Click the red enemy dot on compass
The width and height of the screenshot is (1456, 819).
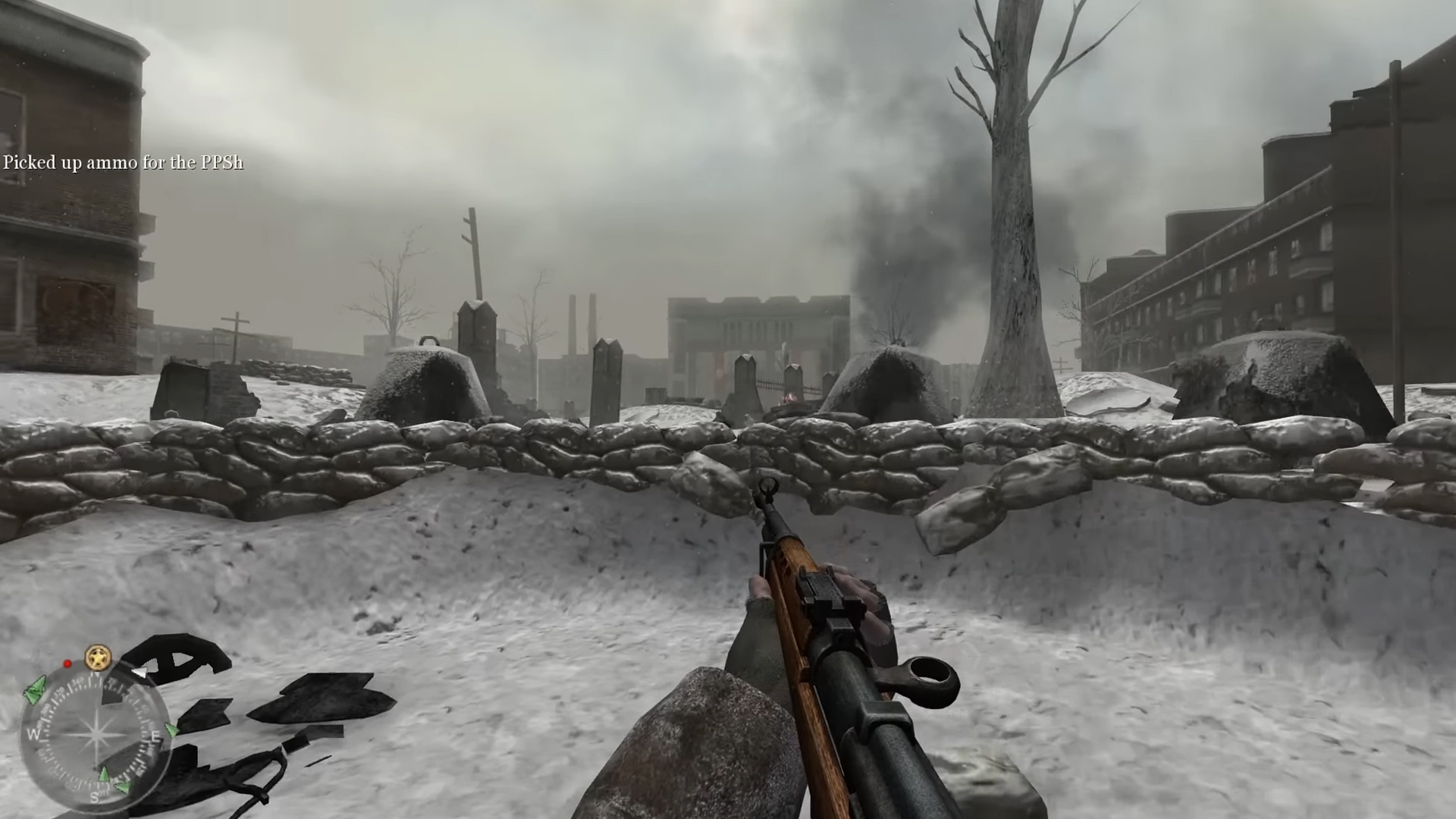pyautogui.click(x=67, y=664)
